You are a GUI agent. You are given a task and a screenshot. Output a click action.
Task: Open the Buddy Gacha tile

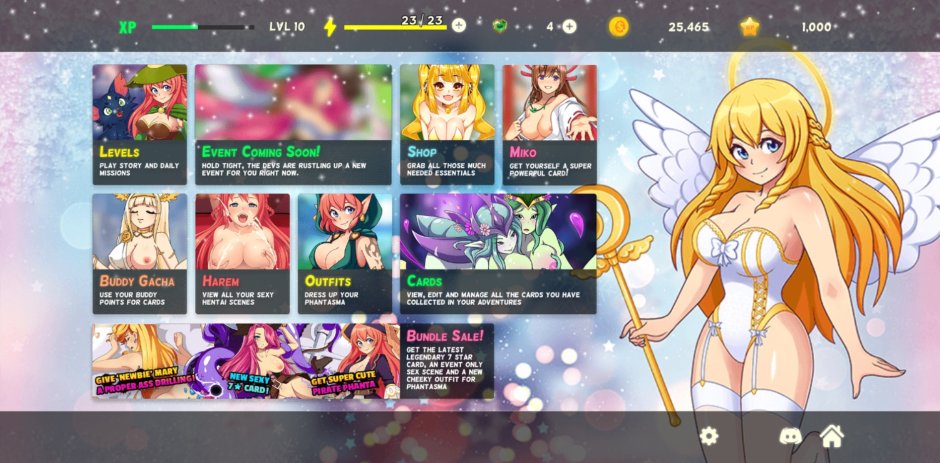coord(140,253)
